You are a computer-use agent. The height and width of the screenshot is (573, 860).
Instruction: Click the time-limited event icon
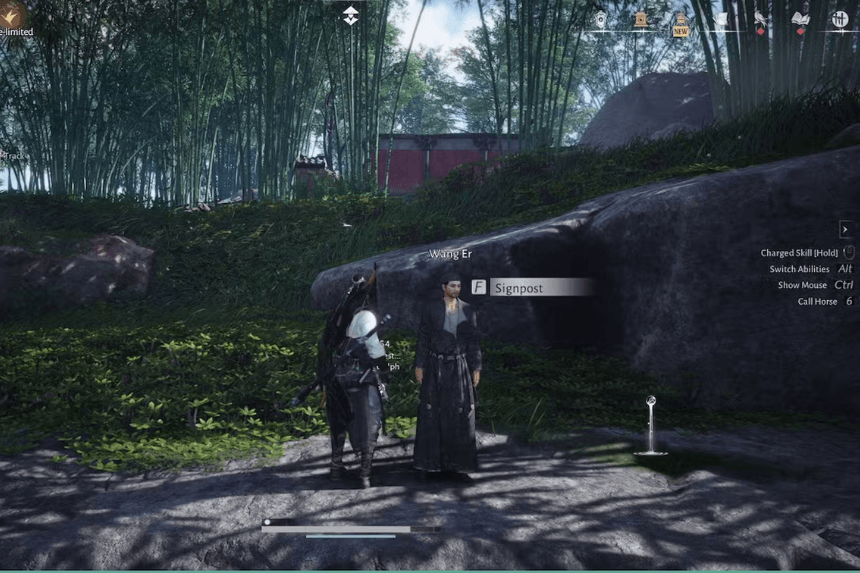pyautogui.click(x=13, y=13)
